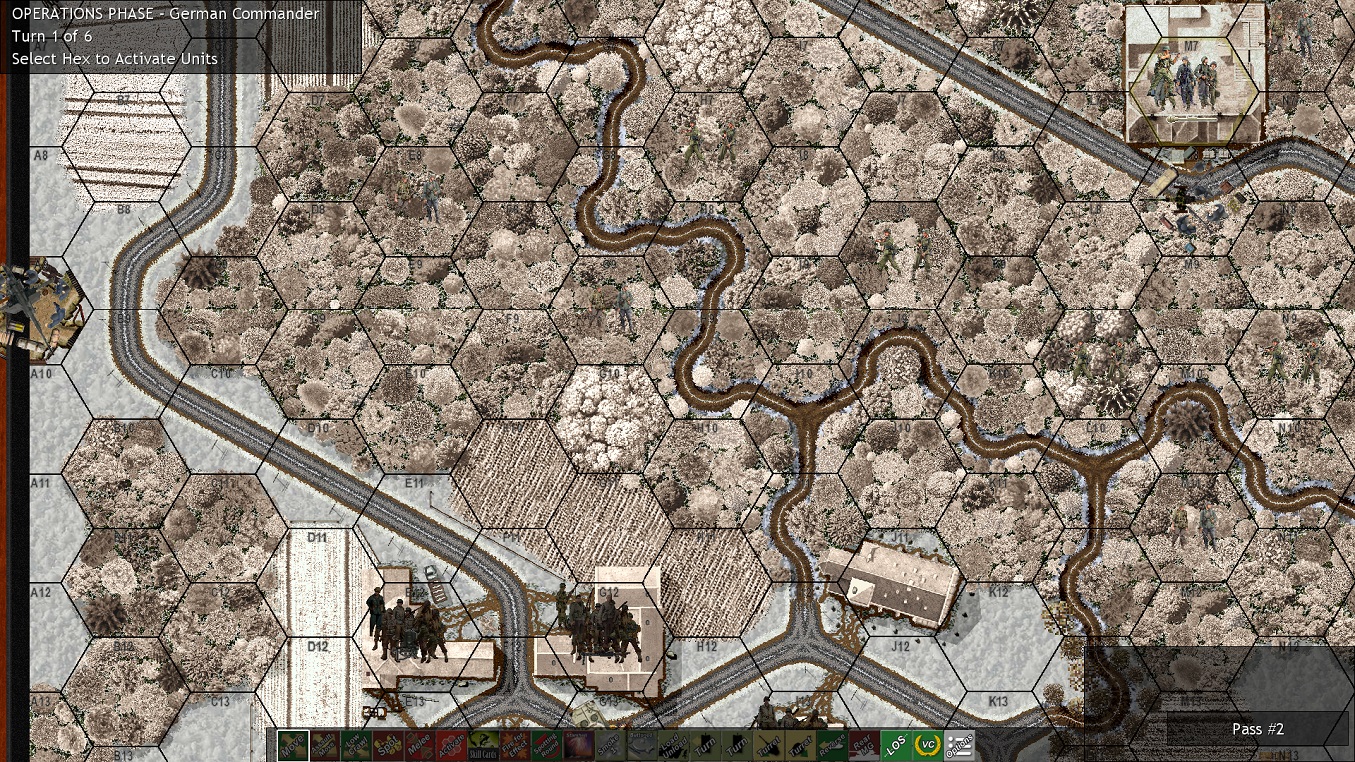The height and width of the screenshot is (762, 1355).
Task: Rotate the Turret left
Action: point(770,748)
